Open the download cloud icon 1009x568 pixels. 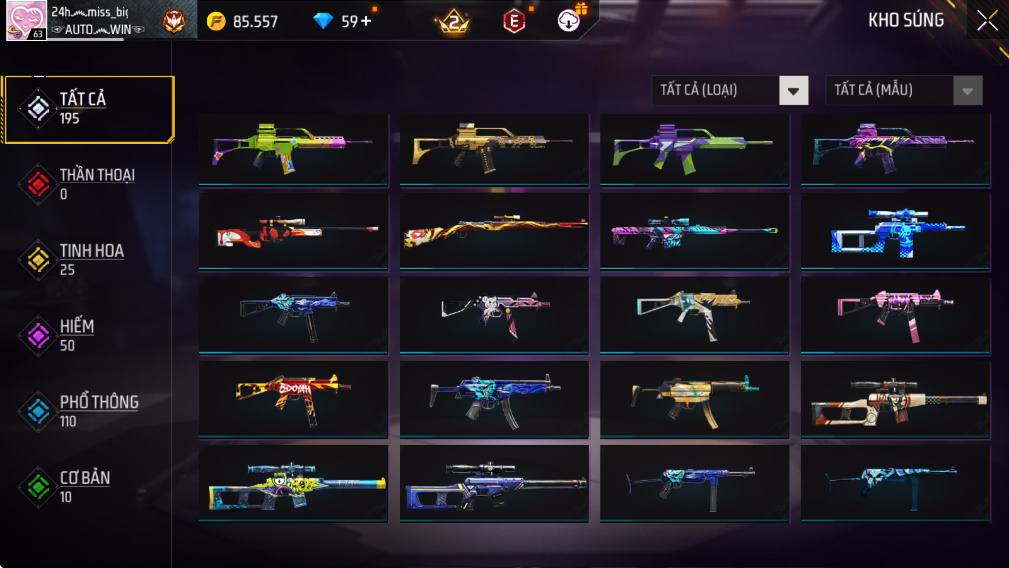point(570,20)
